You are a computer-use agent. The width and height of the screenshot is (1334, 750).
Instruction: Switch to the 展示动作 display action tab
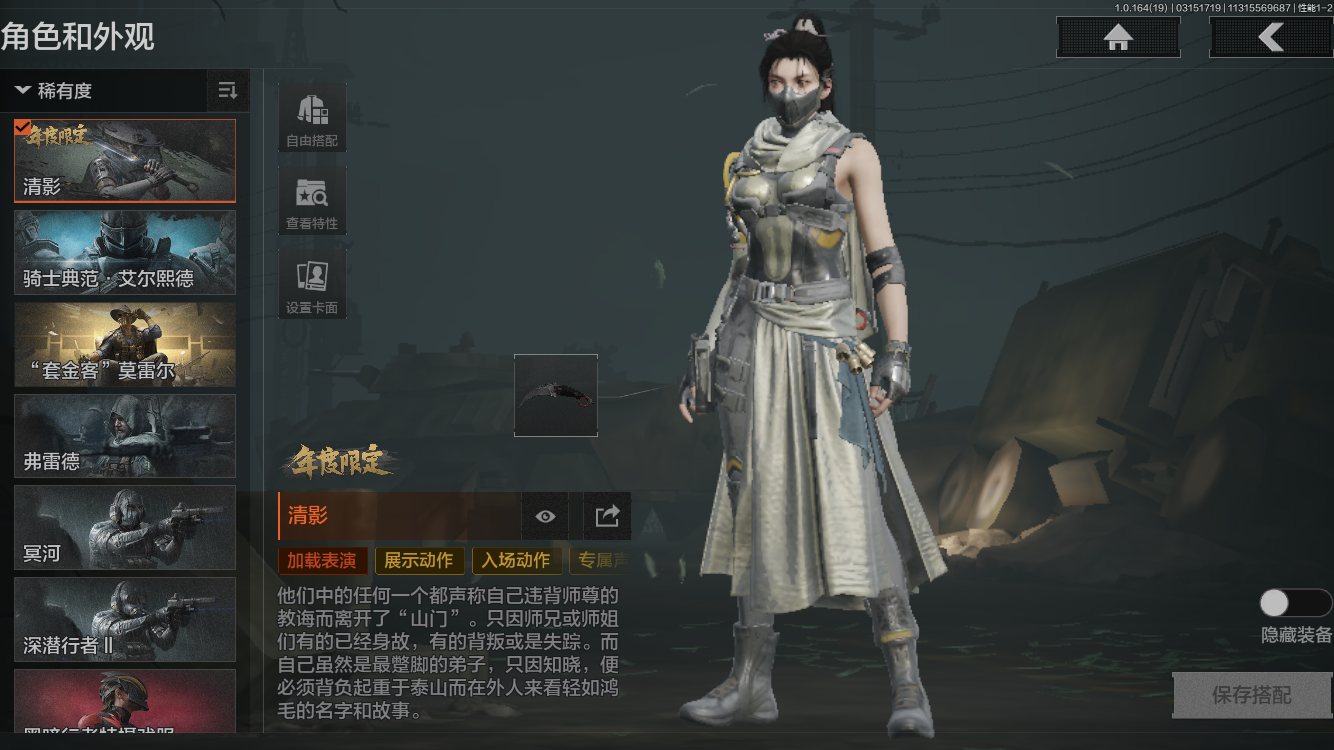click(419, 561)
